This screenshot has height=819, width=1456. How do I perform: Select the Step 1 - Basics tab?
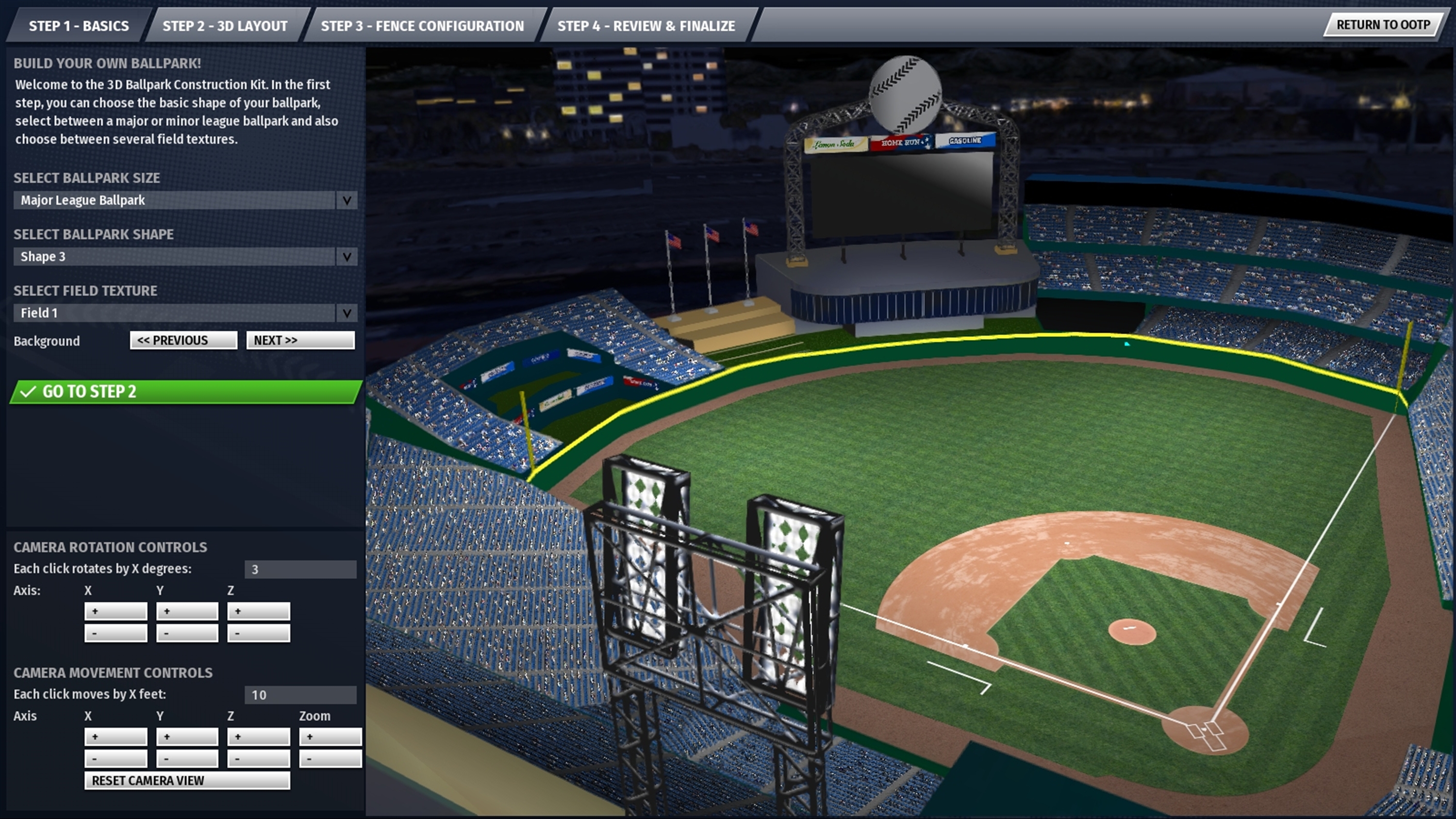tap(79, 26)
